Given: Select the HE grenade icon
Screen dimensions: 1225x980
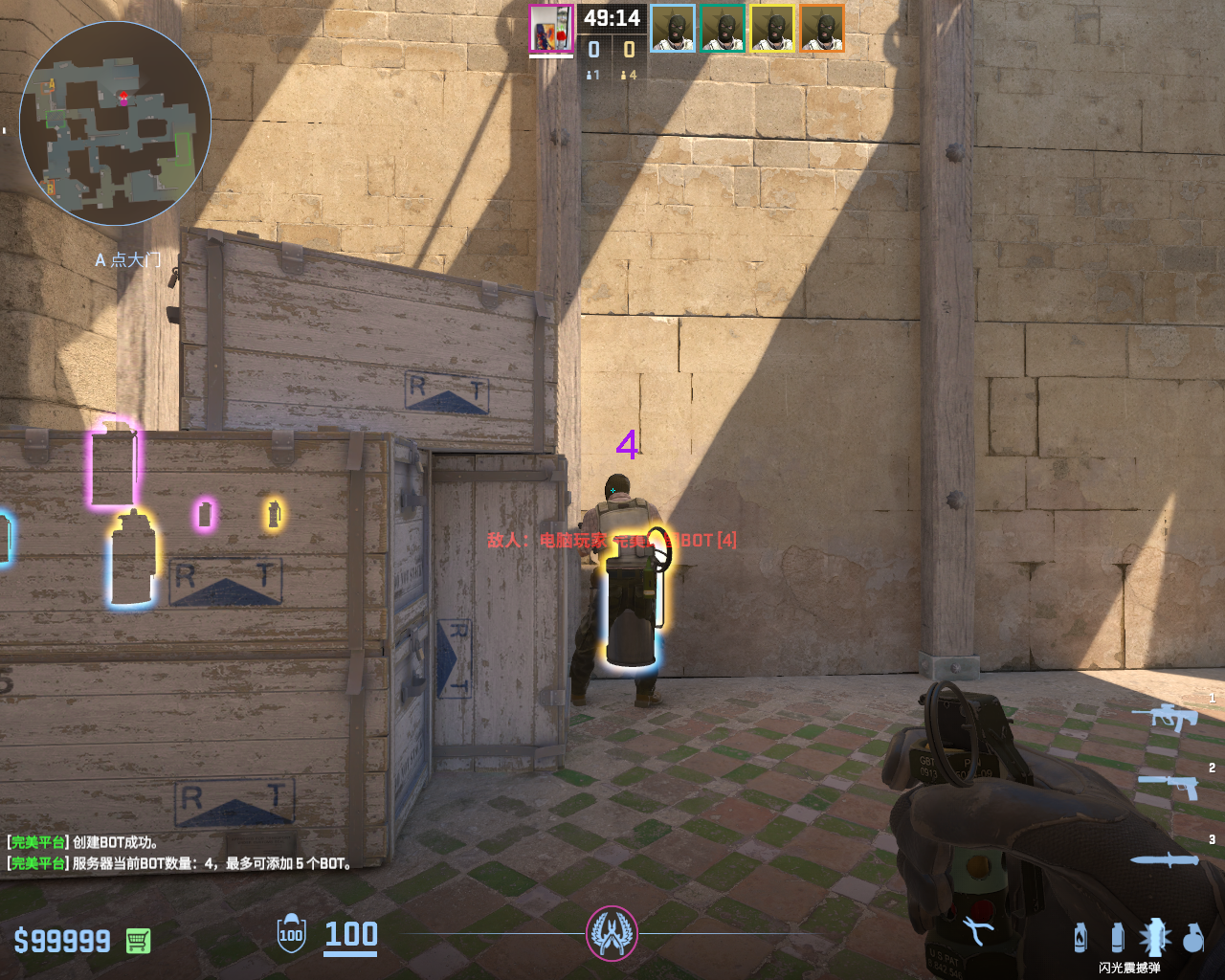Looking at the screenshot, I should click(1192, 938).
